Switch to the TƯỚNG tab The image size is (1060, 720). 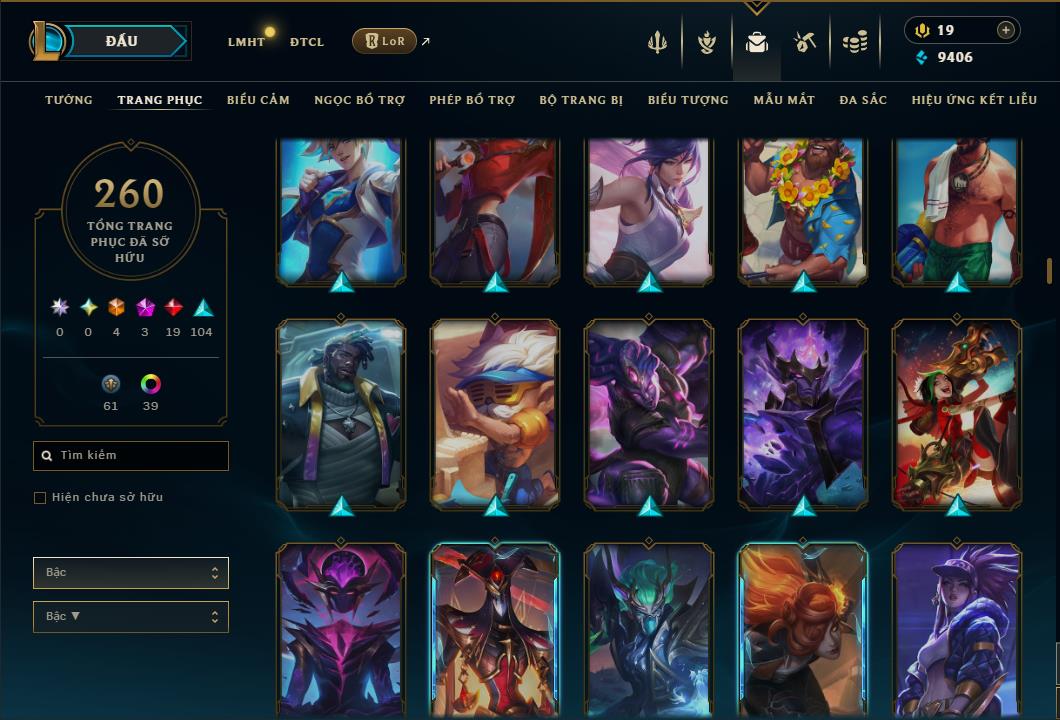69,100
